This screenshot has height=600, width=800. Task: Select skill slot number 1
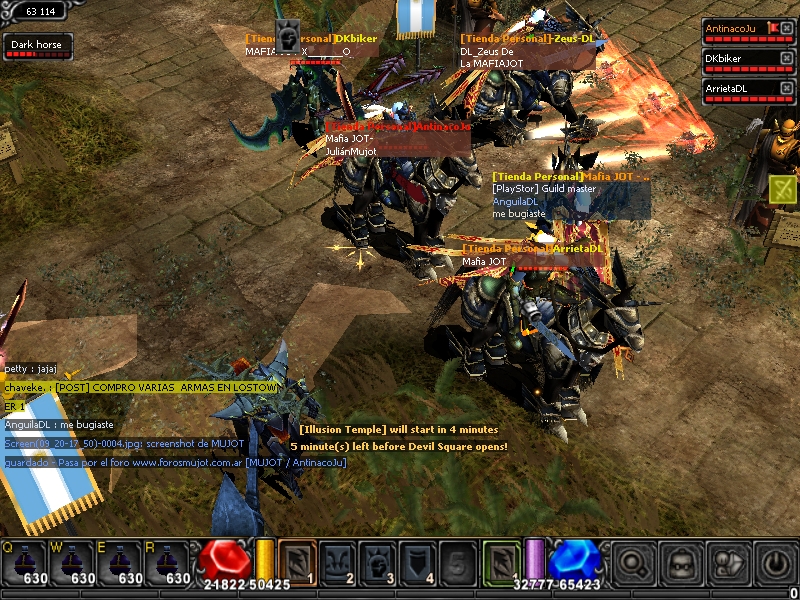coord(297,562)
